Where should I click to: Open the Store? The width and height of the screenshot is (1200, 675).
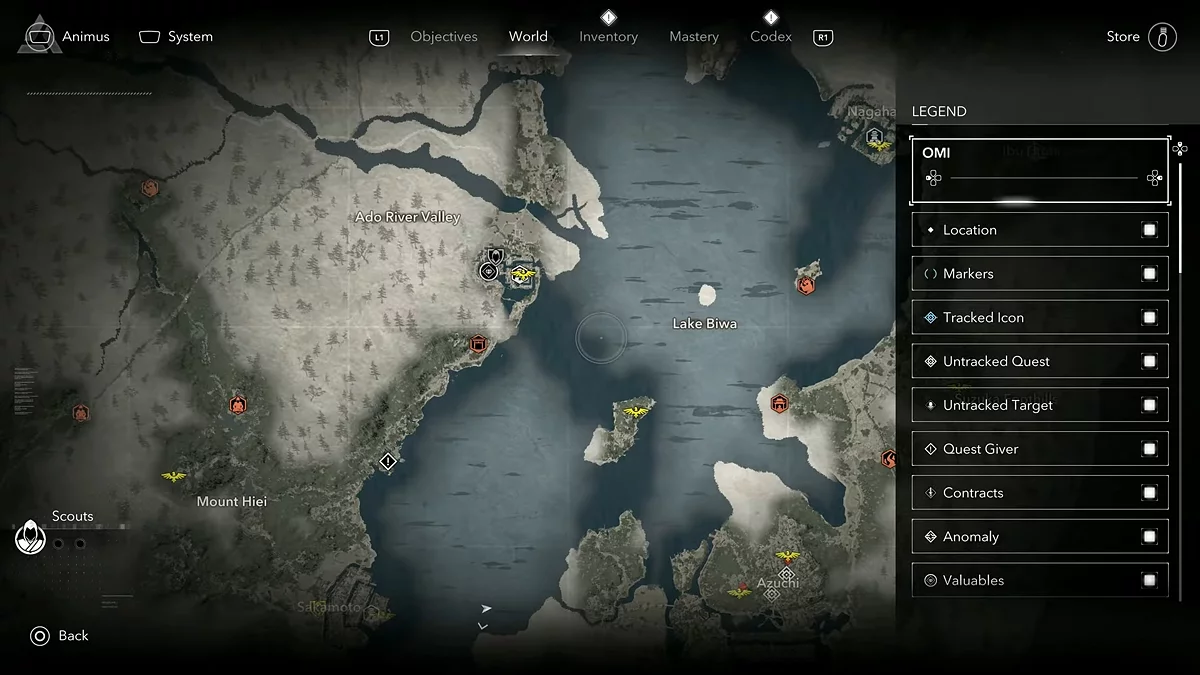[1140, 37]
